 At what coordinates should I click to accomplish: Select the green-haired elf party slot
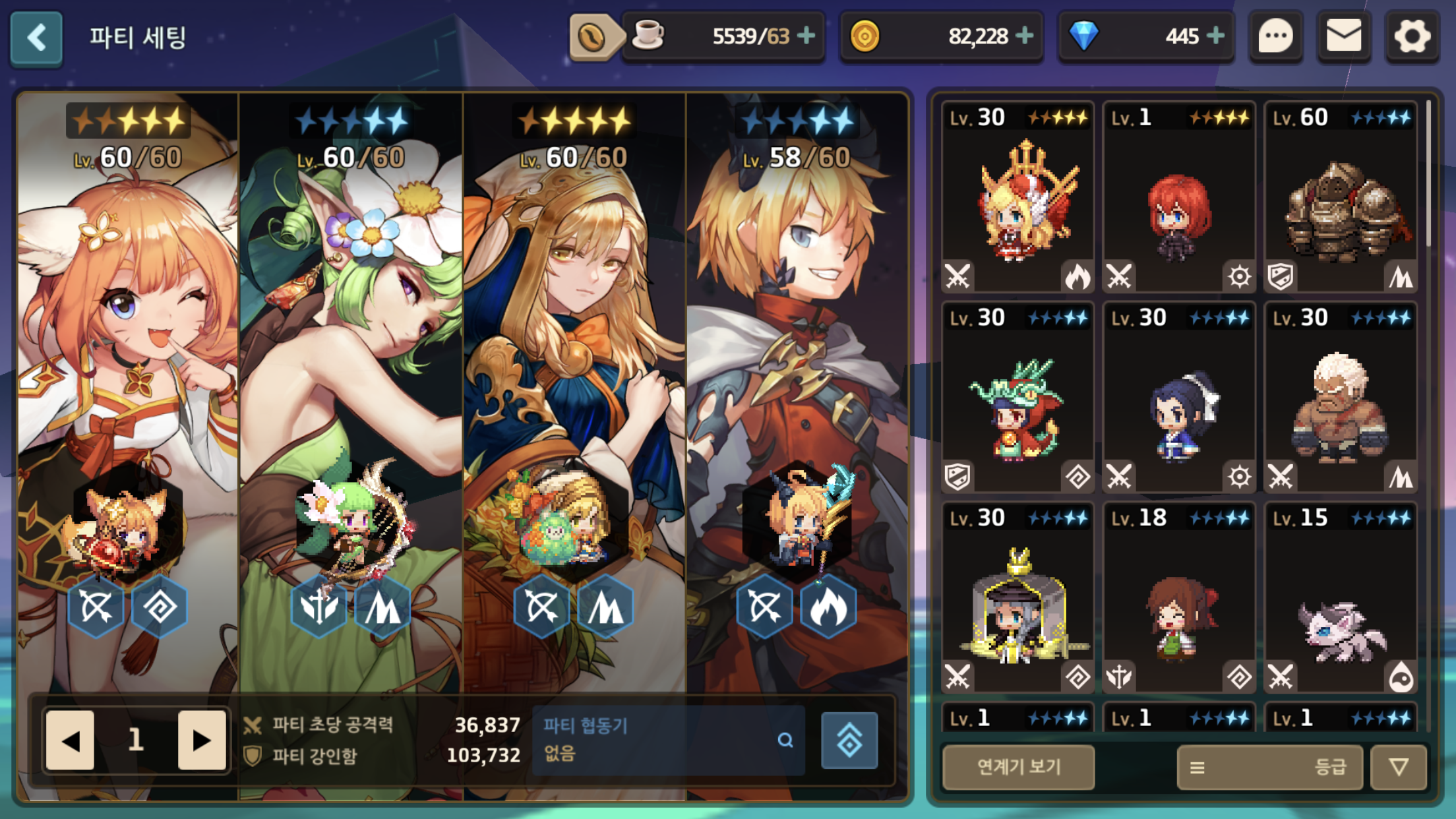pyautogui.click(x=351, y=396)
